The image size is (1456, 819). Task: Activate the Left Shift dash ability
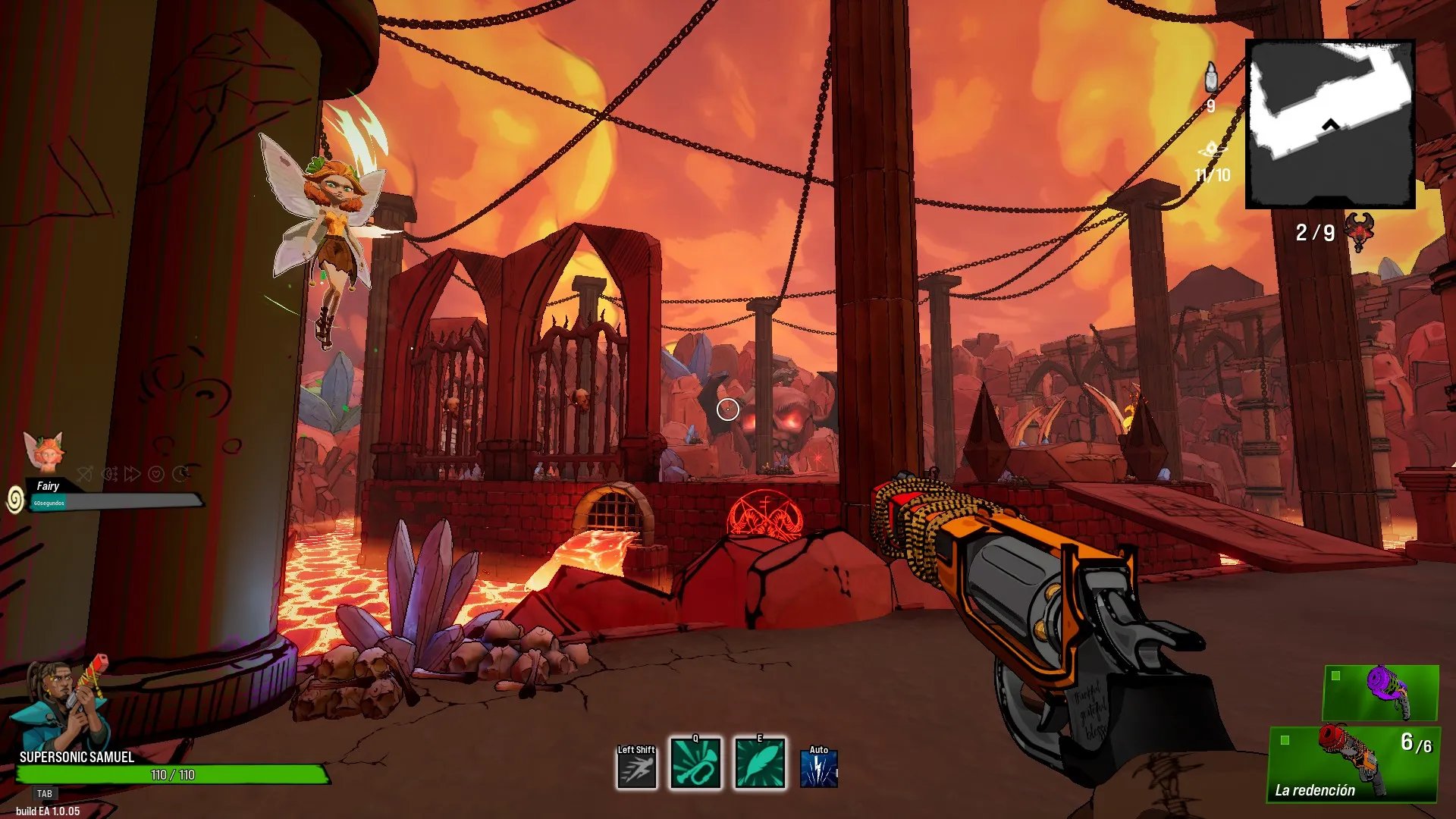(x=636, y=767)
